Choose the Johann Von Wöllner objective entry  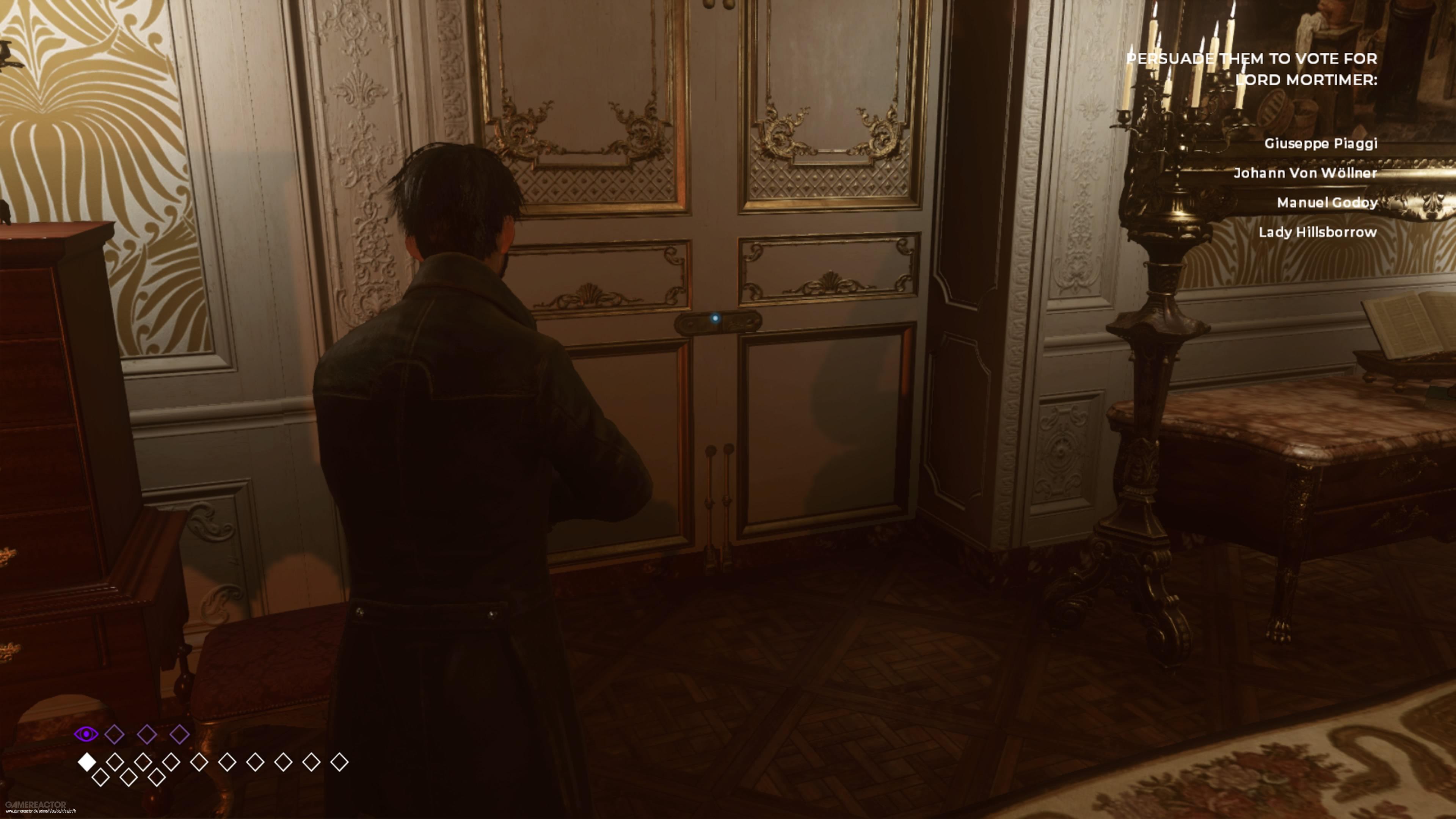tap(1304, 173)
